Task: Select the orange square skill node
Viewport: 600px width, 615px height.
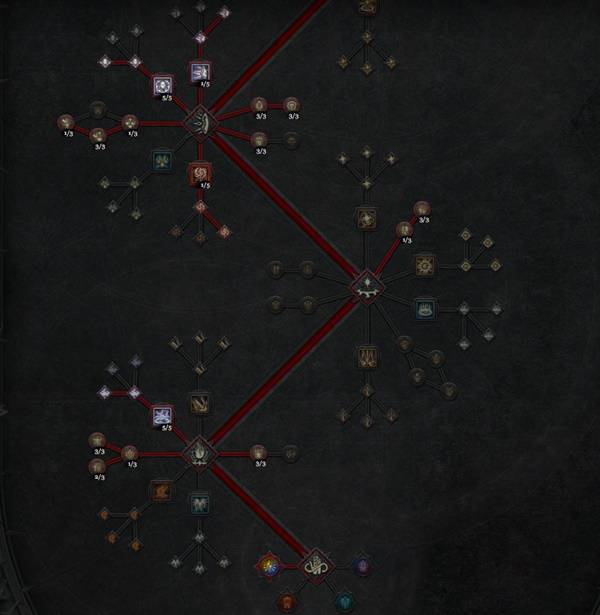Action: 160,491
